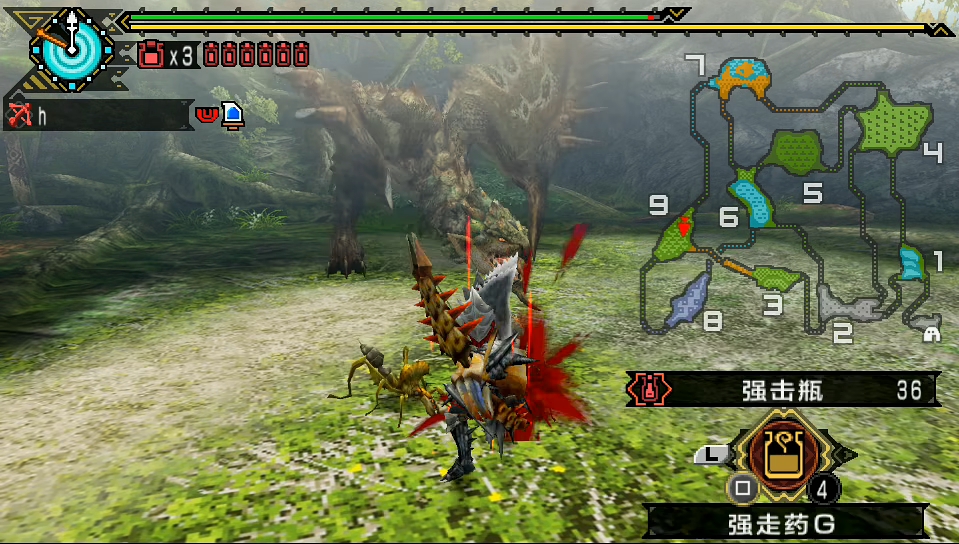Choose dark green area 5 on the map

click(x=794, y=153)
